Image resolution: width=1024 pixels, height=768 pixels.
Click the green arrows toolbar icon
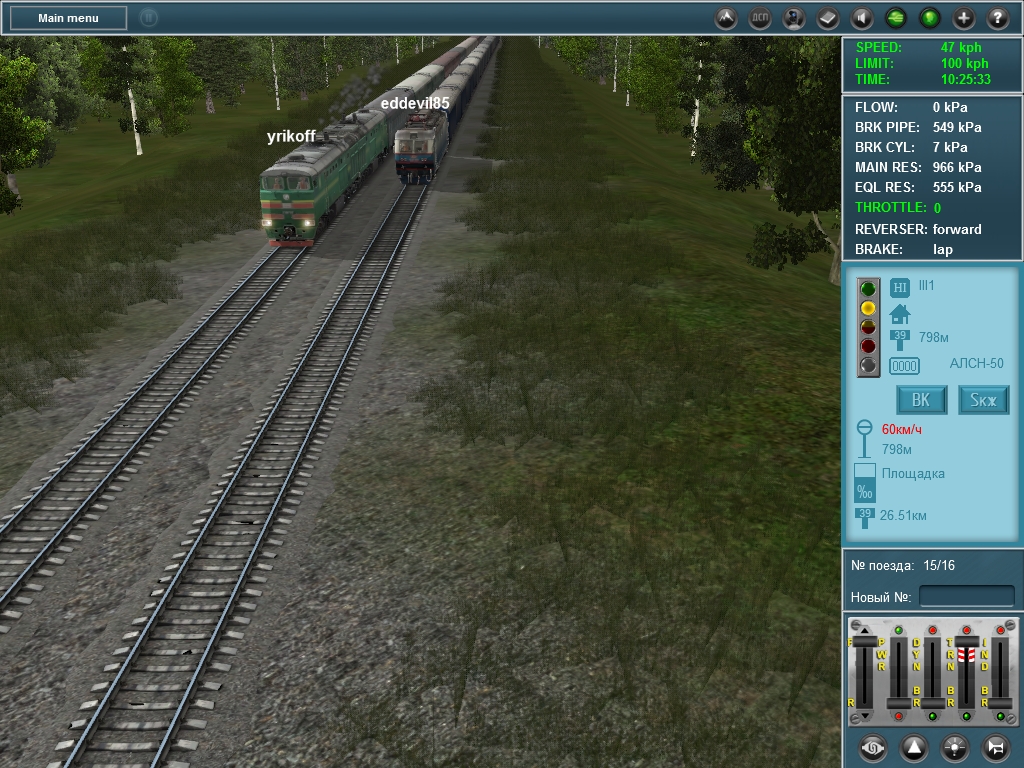point(896,18)
